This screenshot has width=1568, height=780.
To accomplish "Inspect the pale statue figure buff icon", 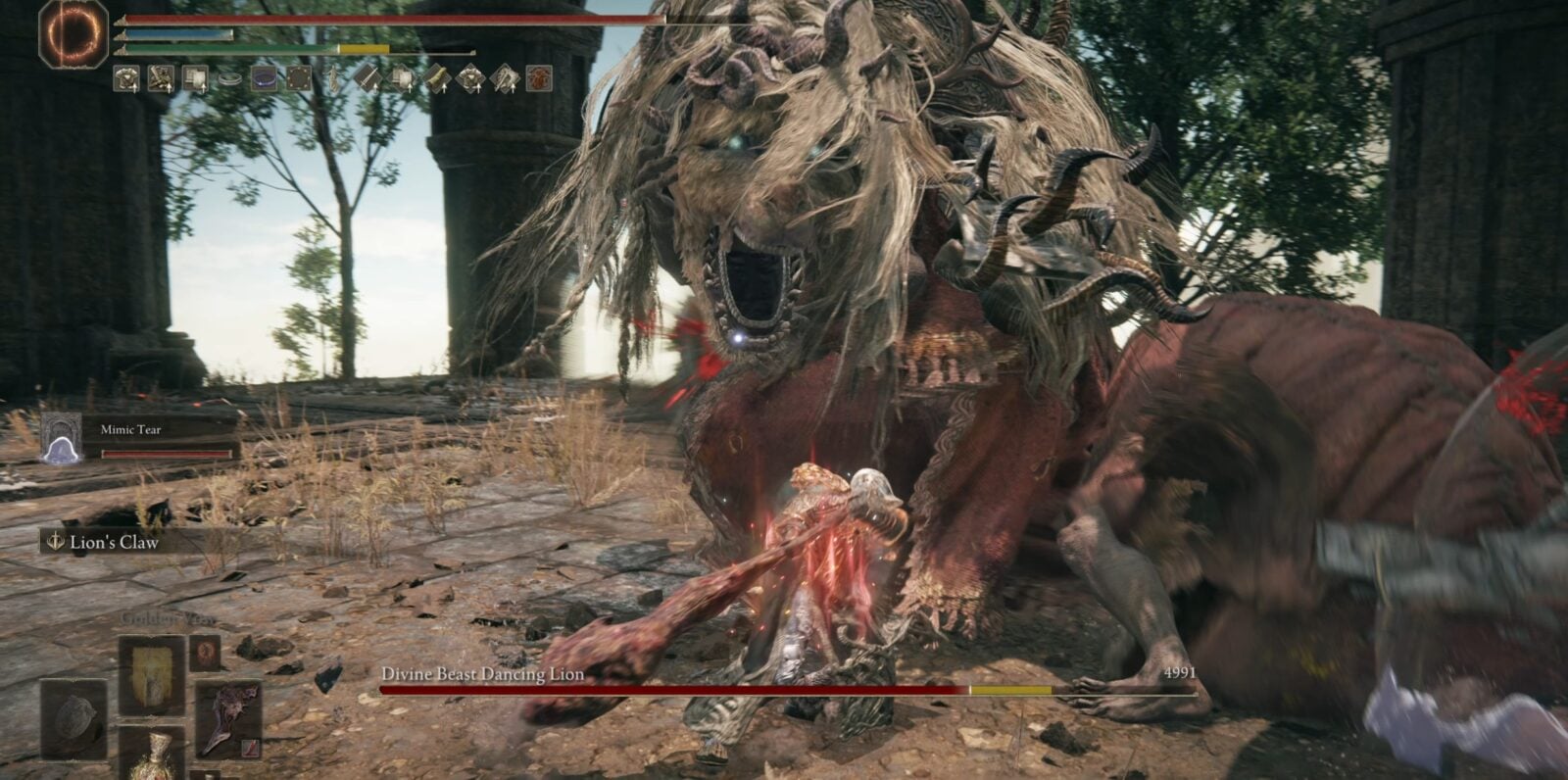I will (333, 78).
